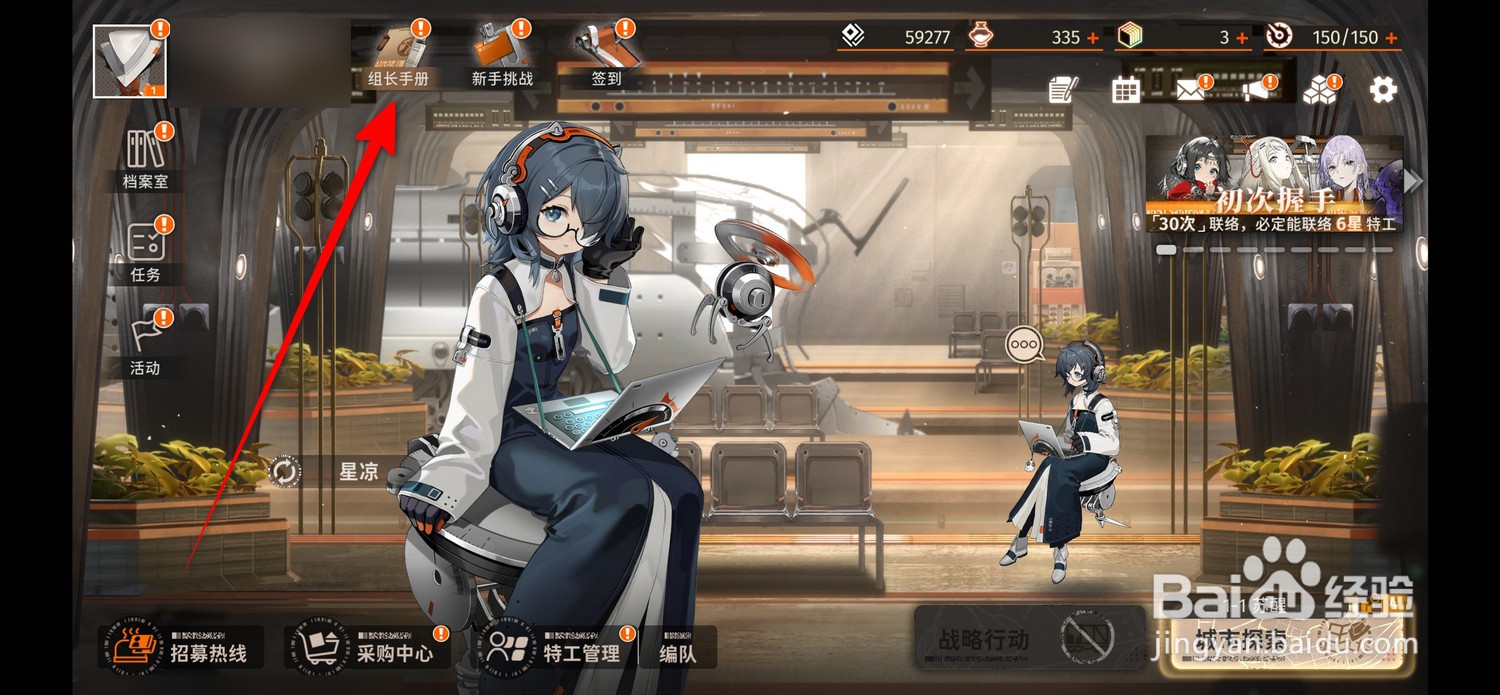Open the mail envelope icon
1500x695 pixels.
[1189, 91]
